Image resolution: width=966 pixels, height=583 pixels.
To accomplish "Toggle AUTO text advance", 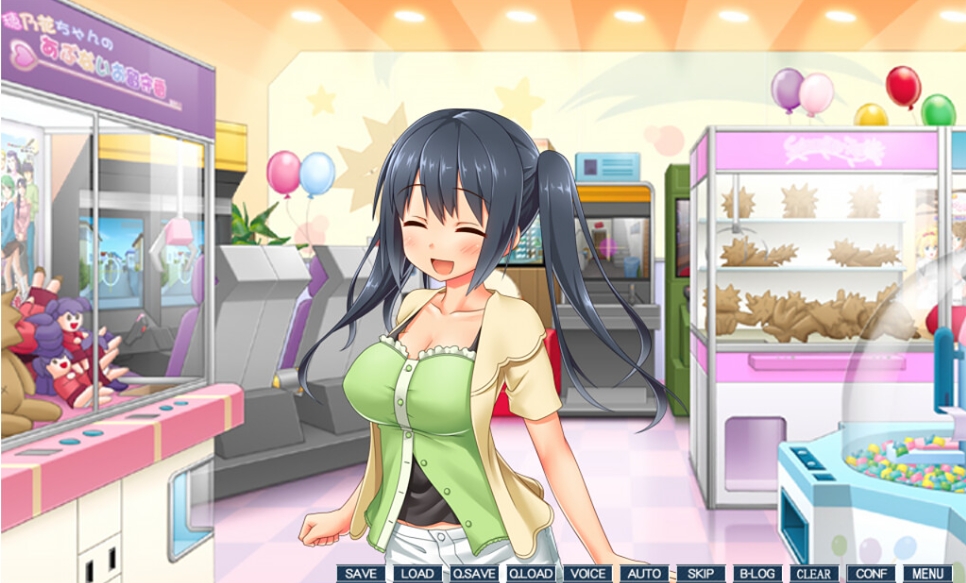I will tap(643, 574).
